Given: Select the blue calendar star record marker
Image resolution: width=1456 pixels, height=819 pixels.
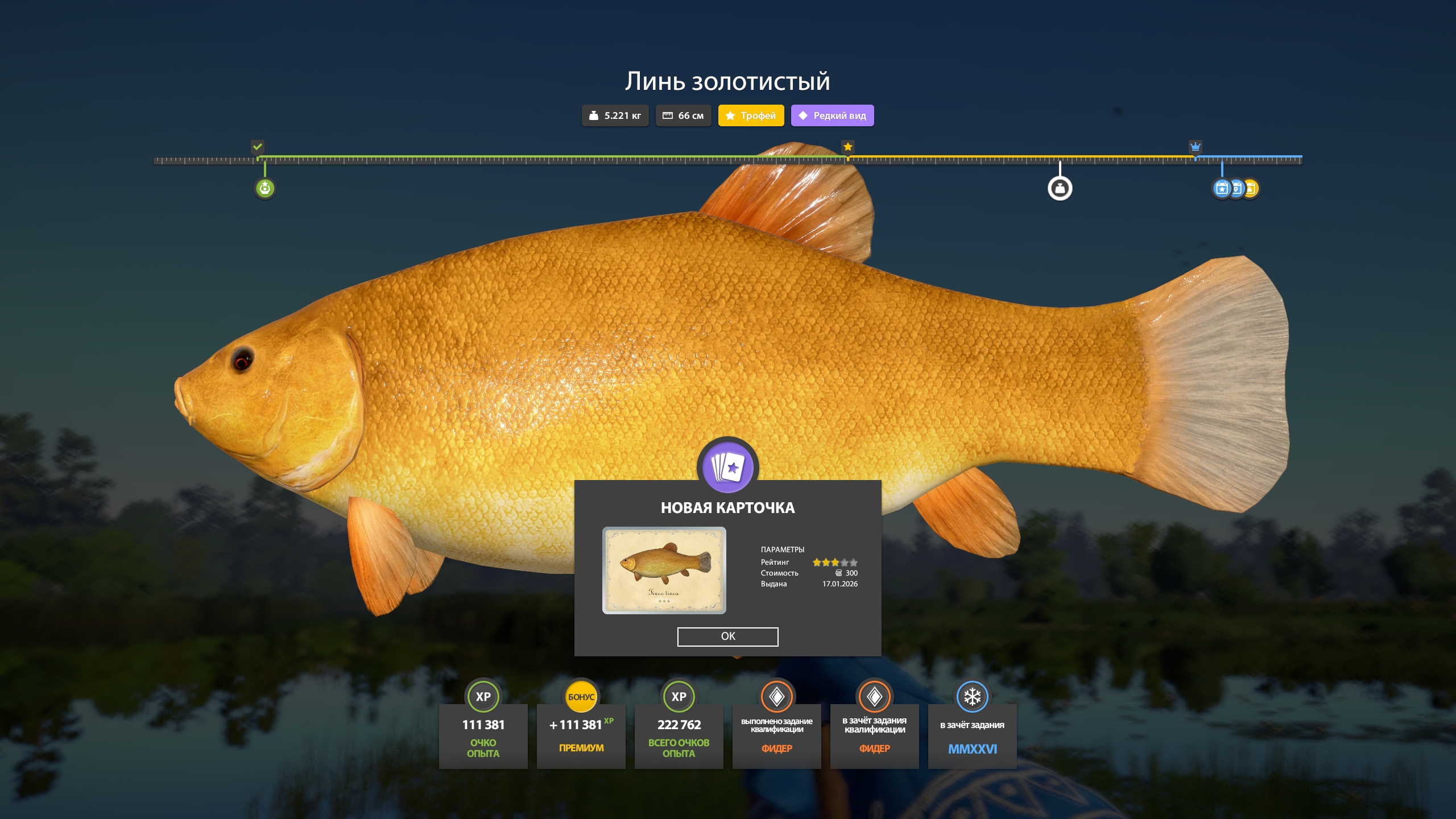Looking at the screenshot, I should tap(1221, 188).
